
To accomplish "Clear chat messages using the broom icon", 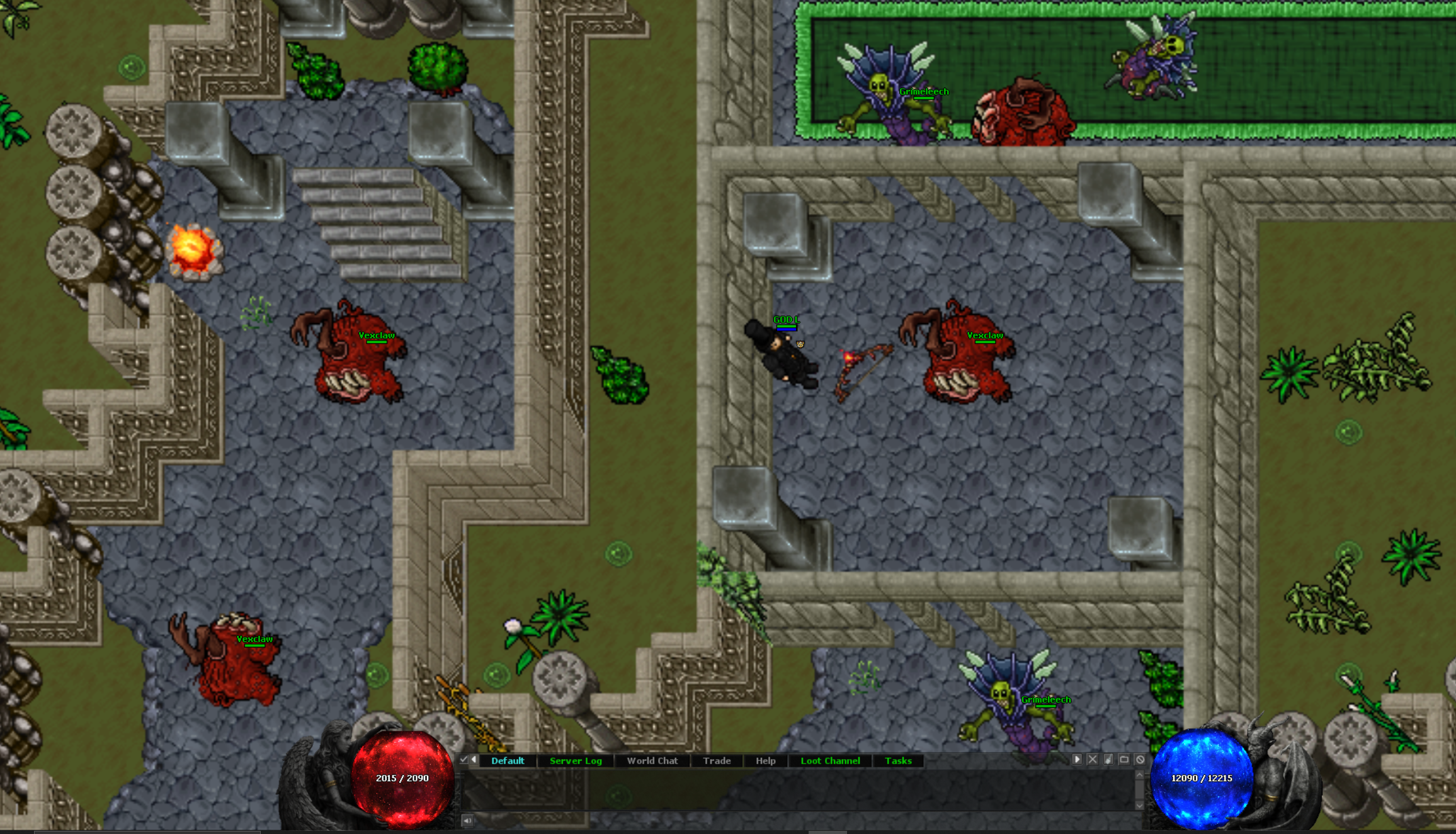I will pos(1108,758).
